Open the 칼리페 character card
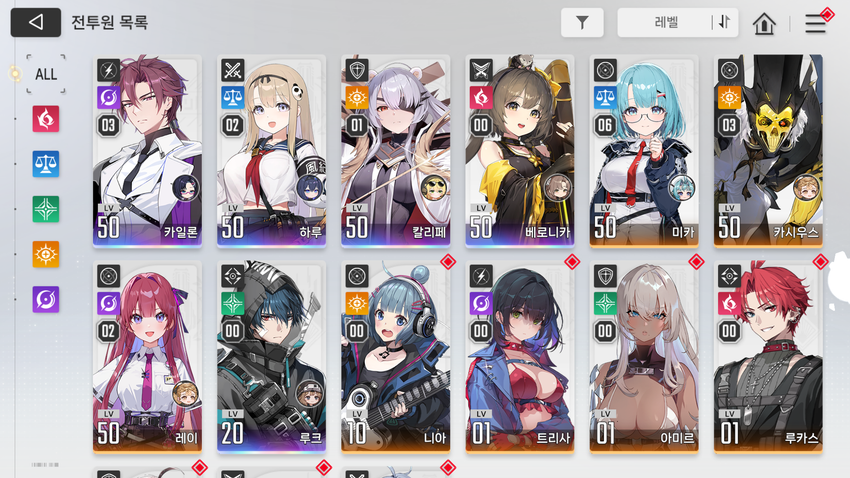 tap(395, 150)
